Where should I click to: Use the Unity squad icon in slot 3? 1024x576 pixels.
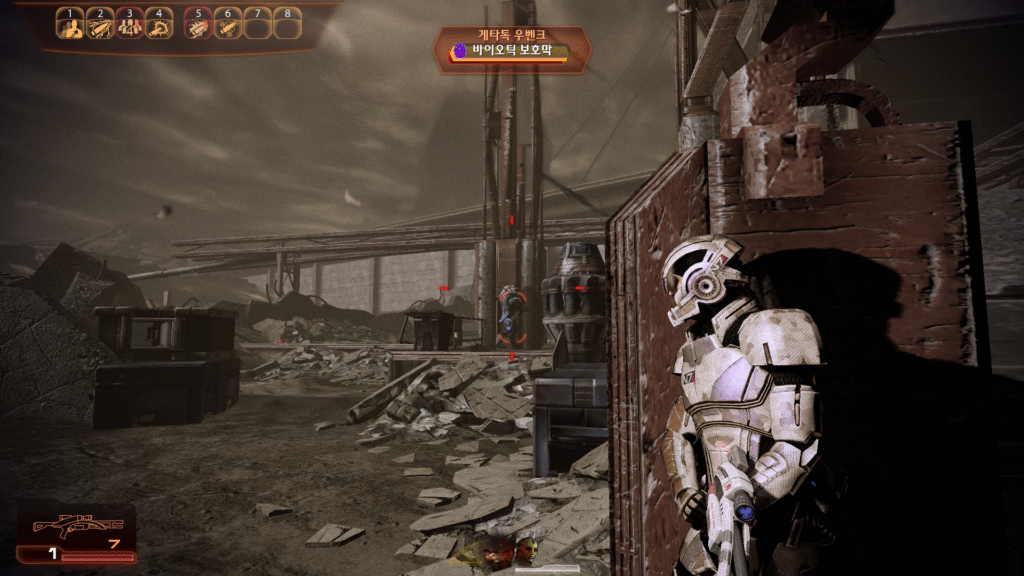[129, 26]
